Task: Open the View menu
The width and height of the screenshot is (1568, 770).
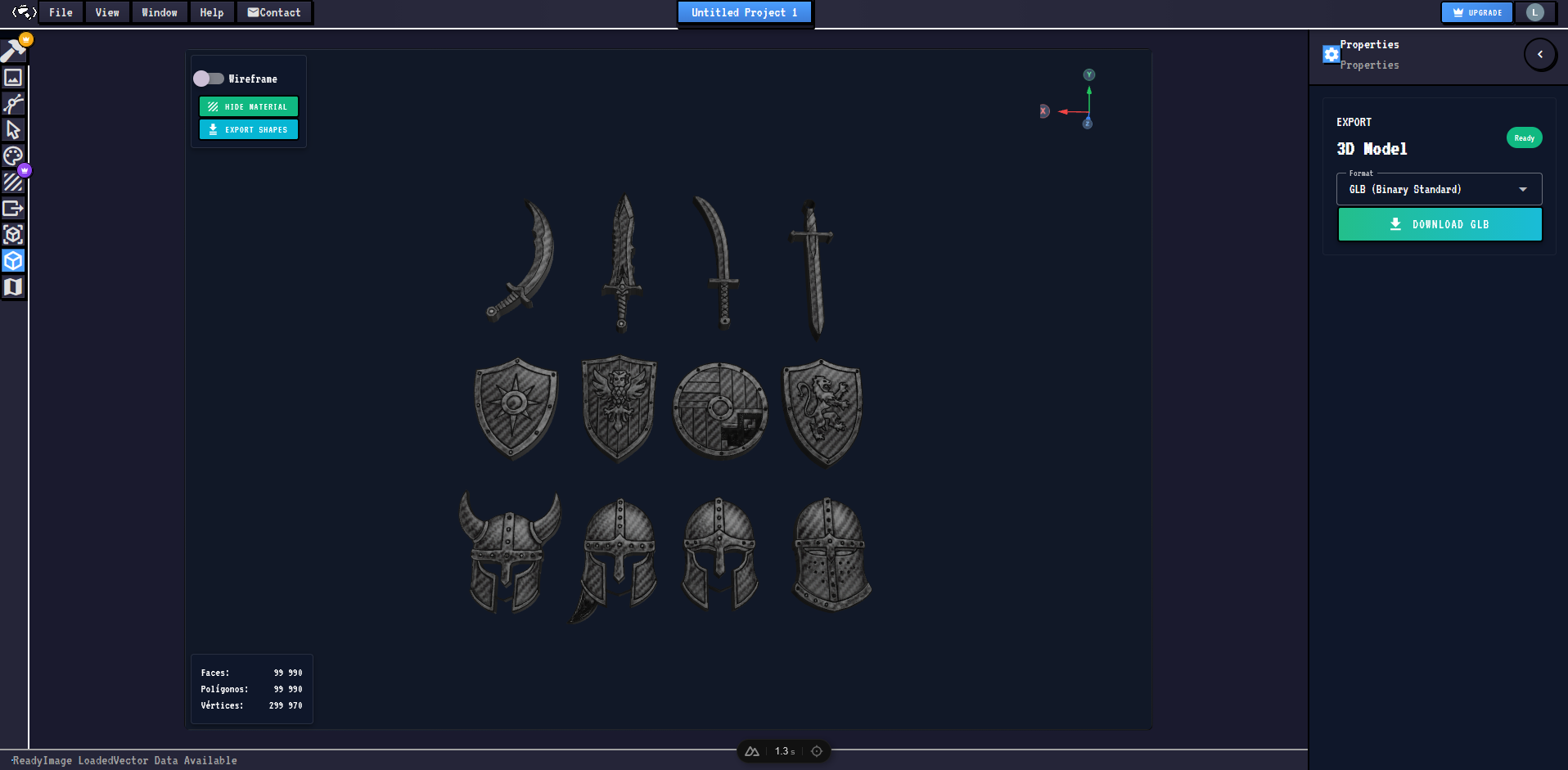Action: 106,12
